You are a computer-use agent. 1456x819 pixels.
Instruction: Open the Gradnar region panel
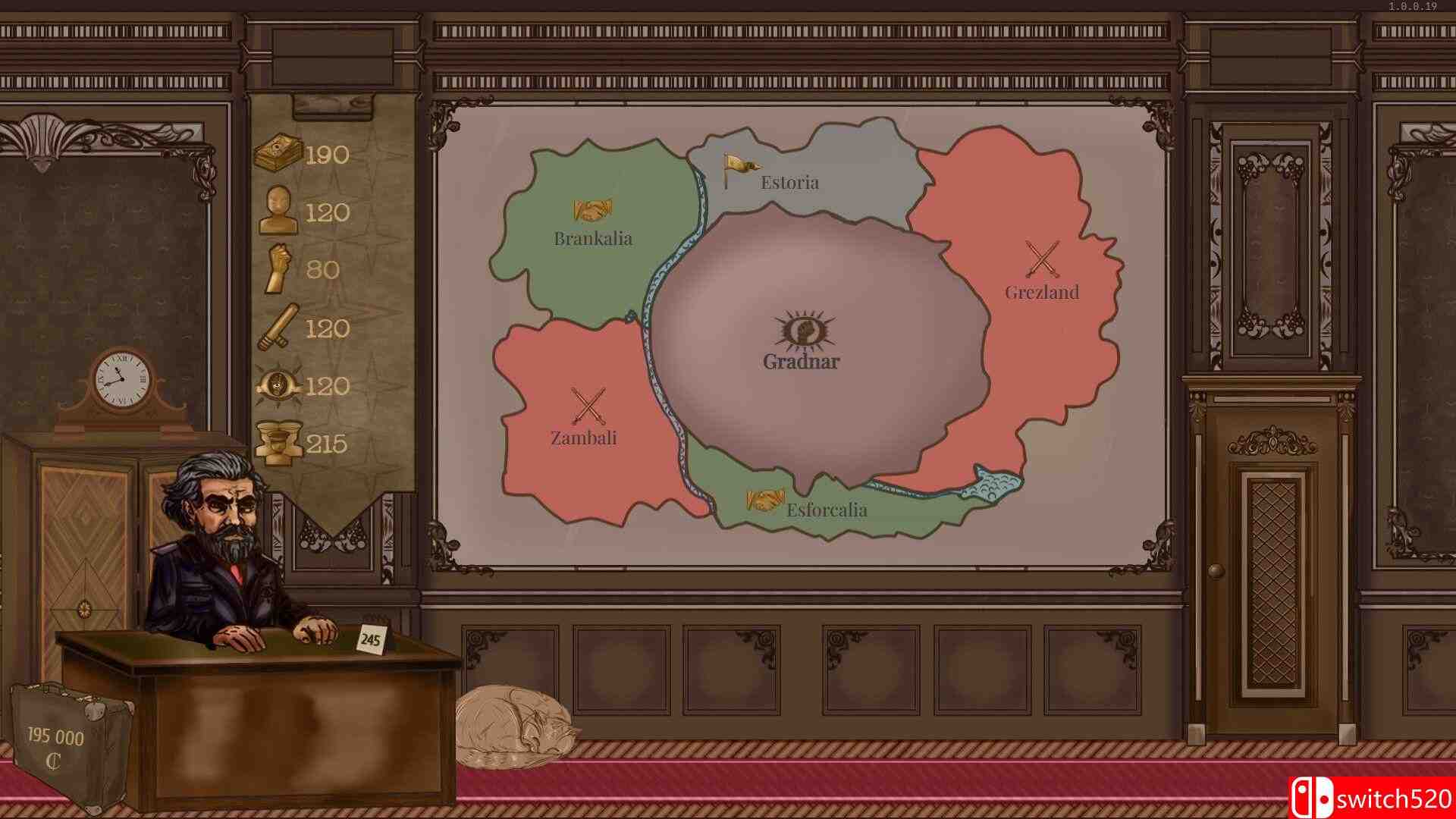[798, 362]
